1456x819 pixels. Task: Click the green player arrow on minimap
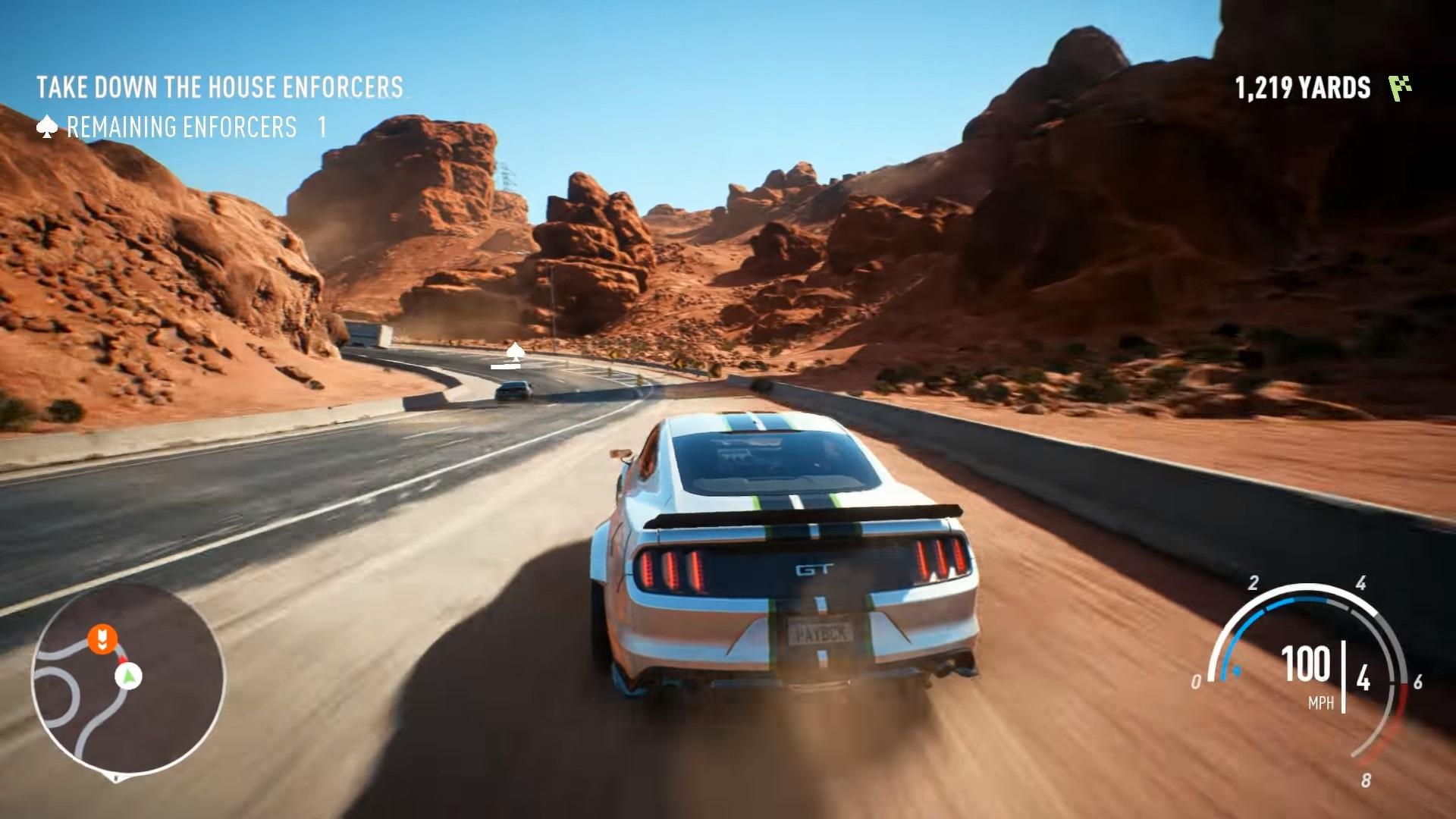coord(129,674)
